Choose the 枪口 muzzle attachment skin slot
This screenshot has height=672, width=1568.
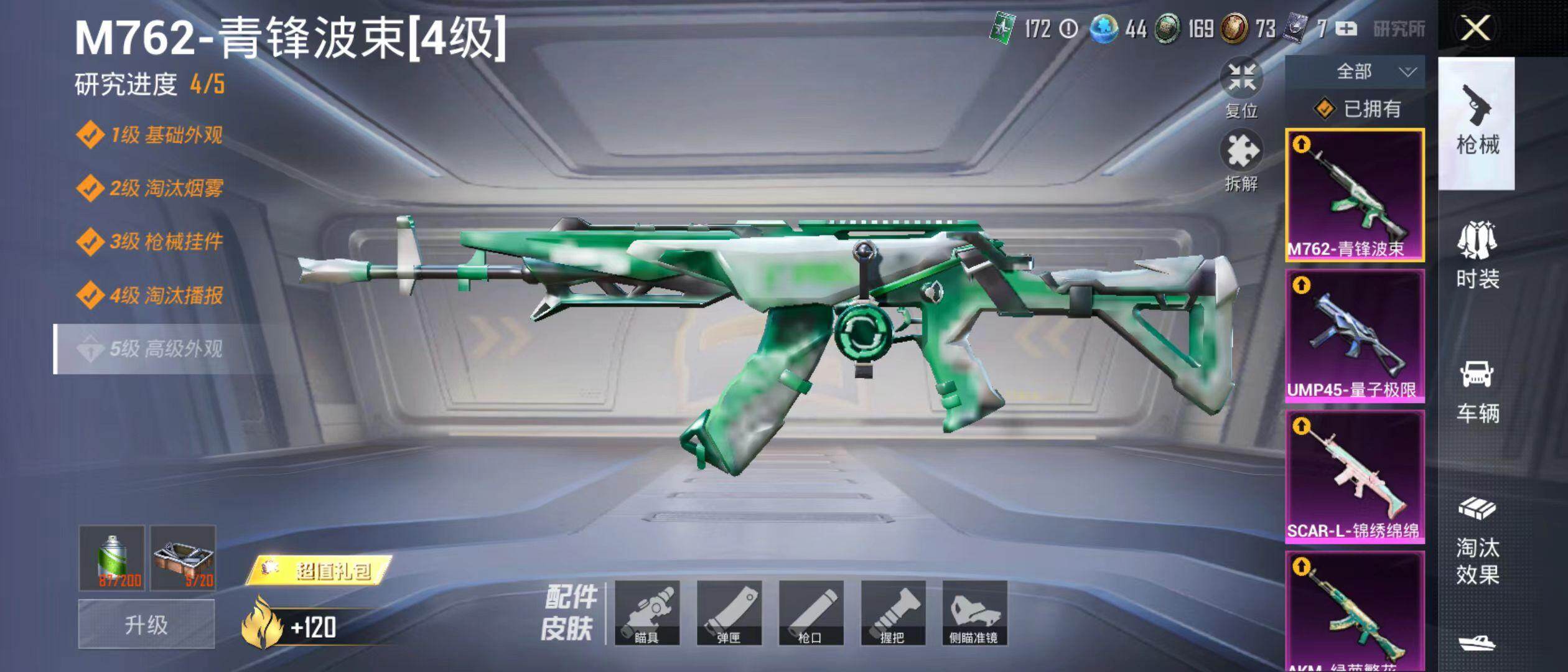[811, 613]
